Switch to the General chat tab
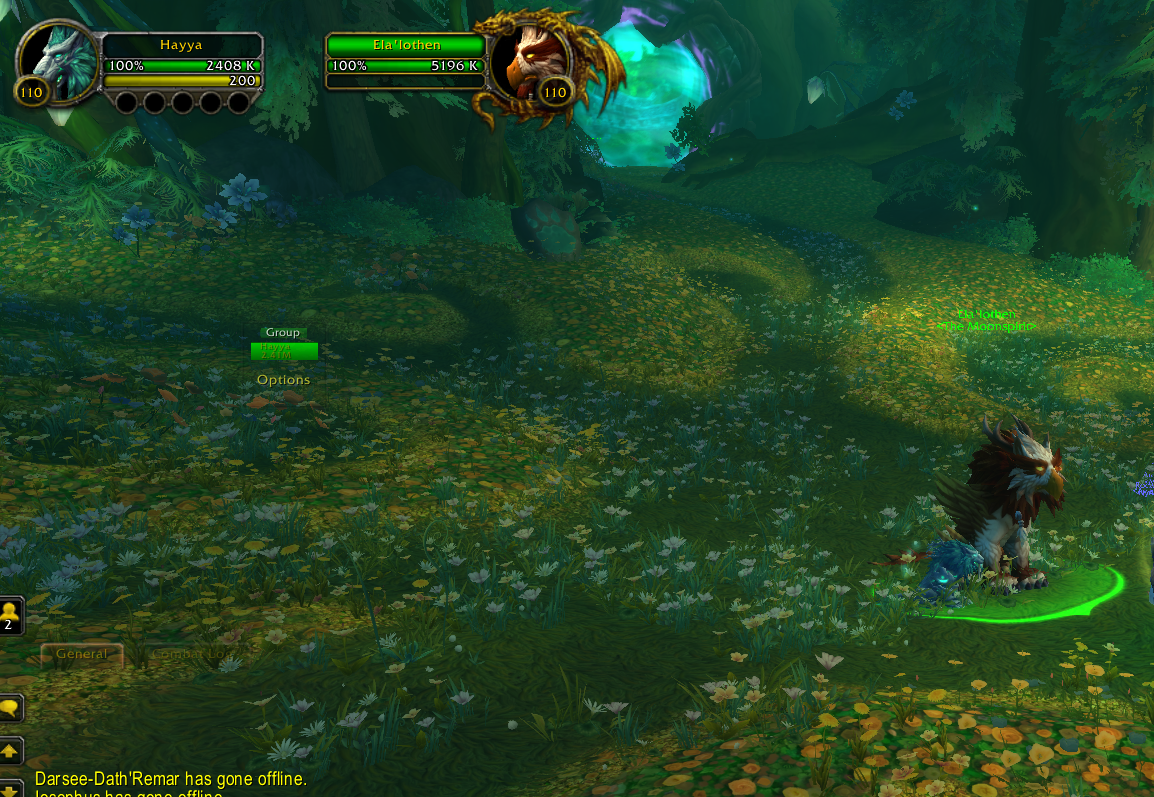Viewport: 1154px width, 797px height. pos(82,654)
